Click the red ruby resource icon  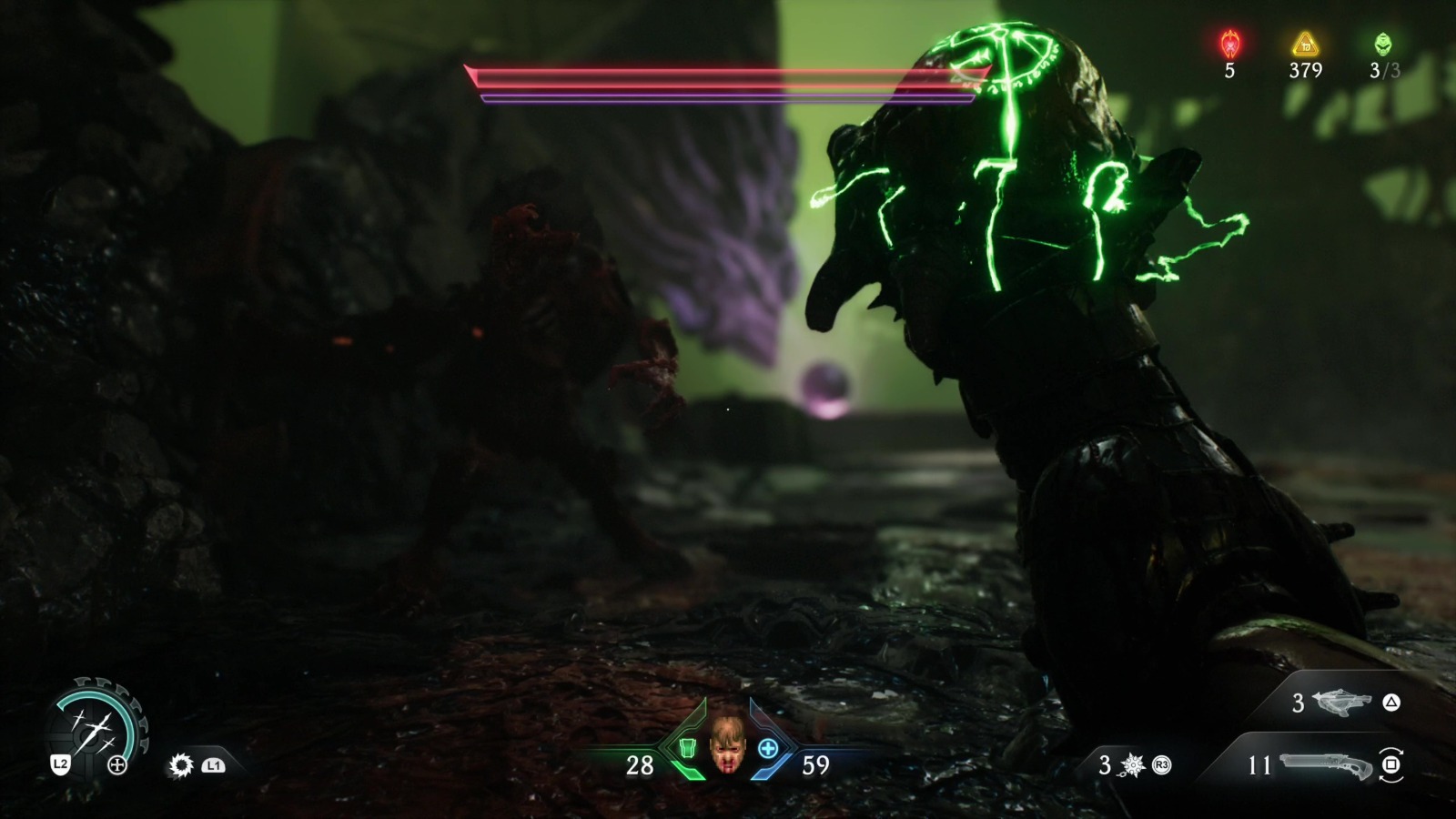coord(1229,43)
